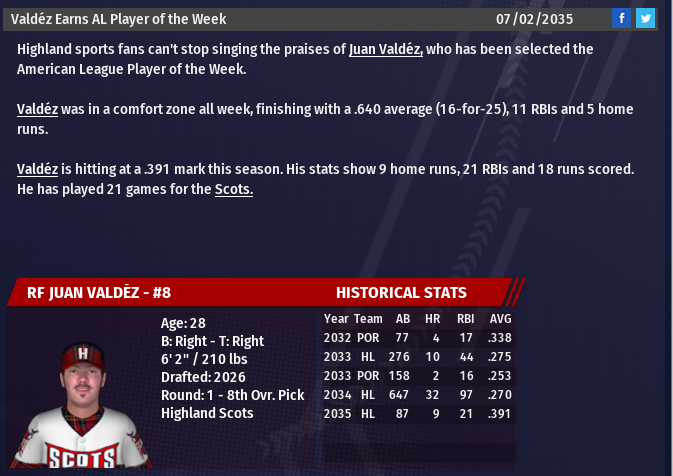Viewport: 673px width, 476px height.
Task: Click the Valdéz link before "was in a comfort zone"
Action: tap(37, 109)
